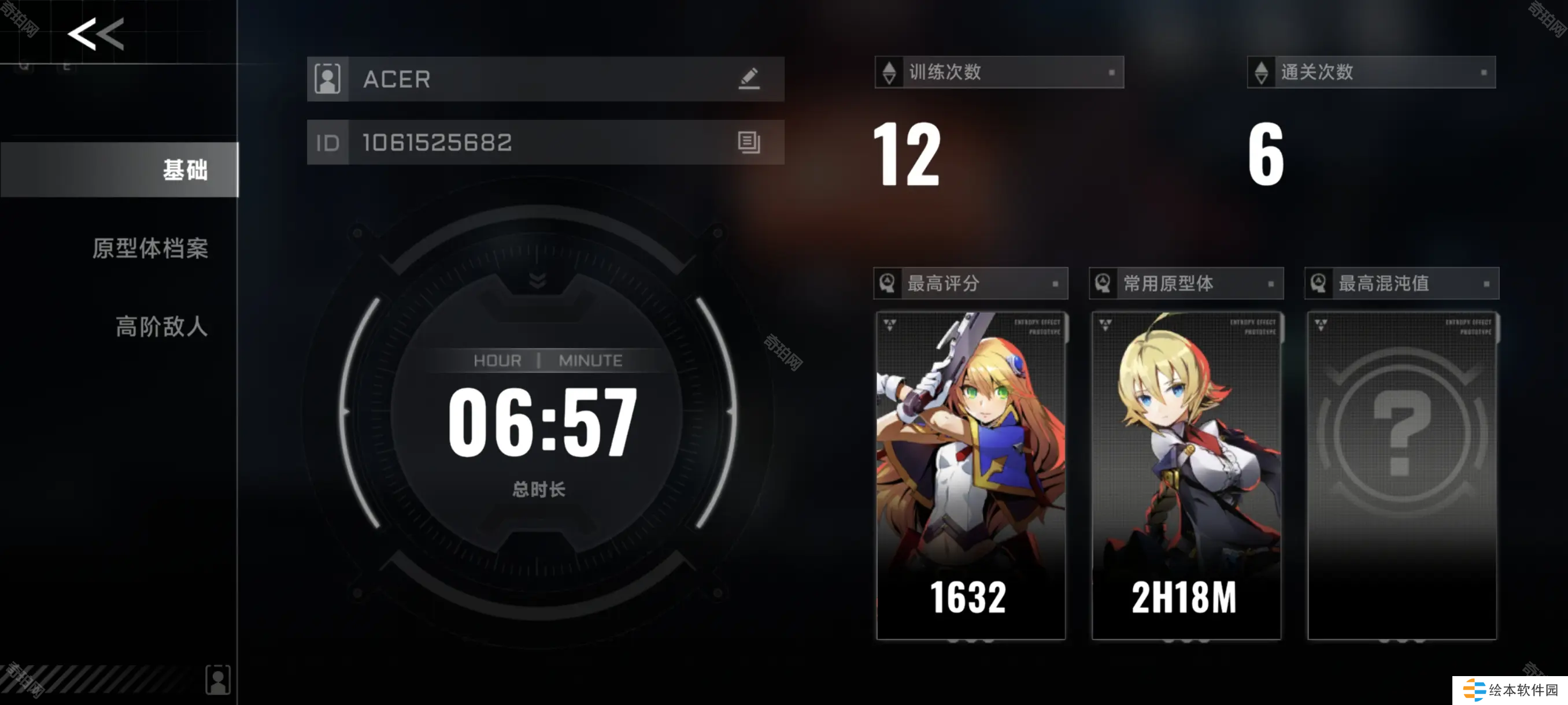Edit the ACER player name with the pencil icon
The image size is (1568, 705).
click(749, 79)
